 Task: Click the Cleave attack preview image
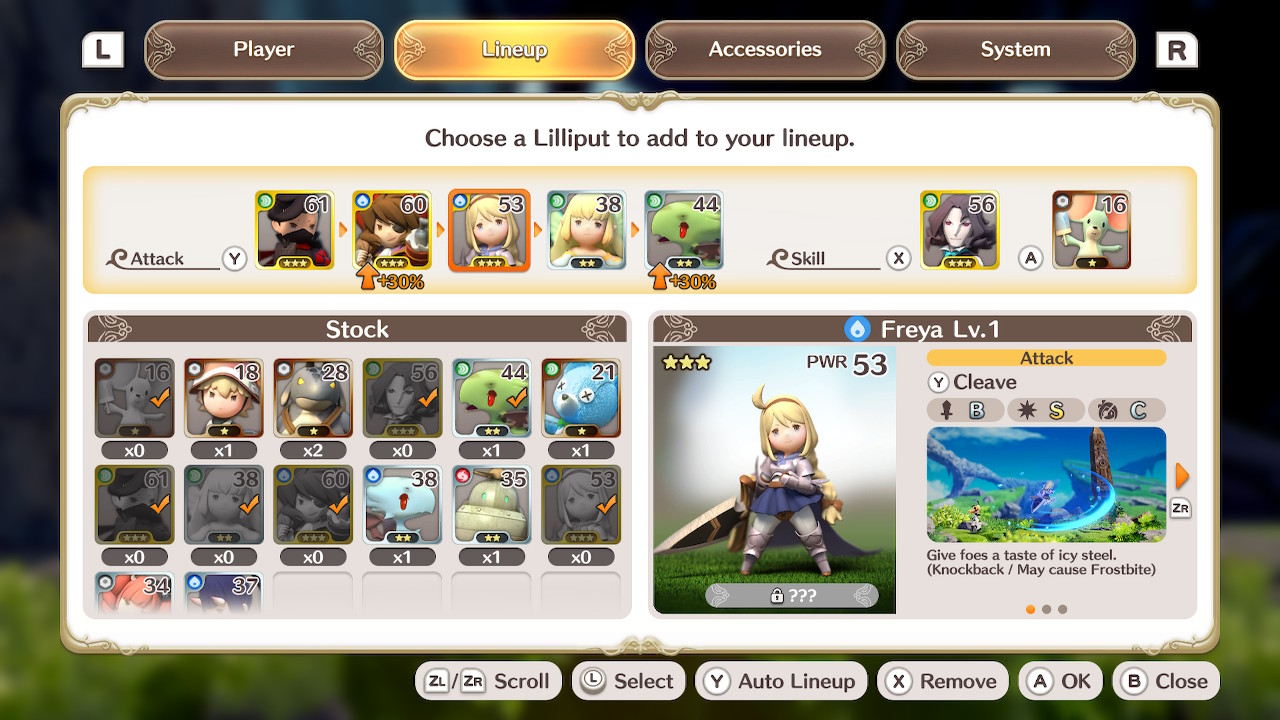point(1046,486)
